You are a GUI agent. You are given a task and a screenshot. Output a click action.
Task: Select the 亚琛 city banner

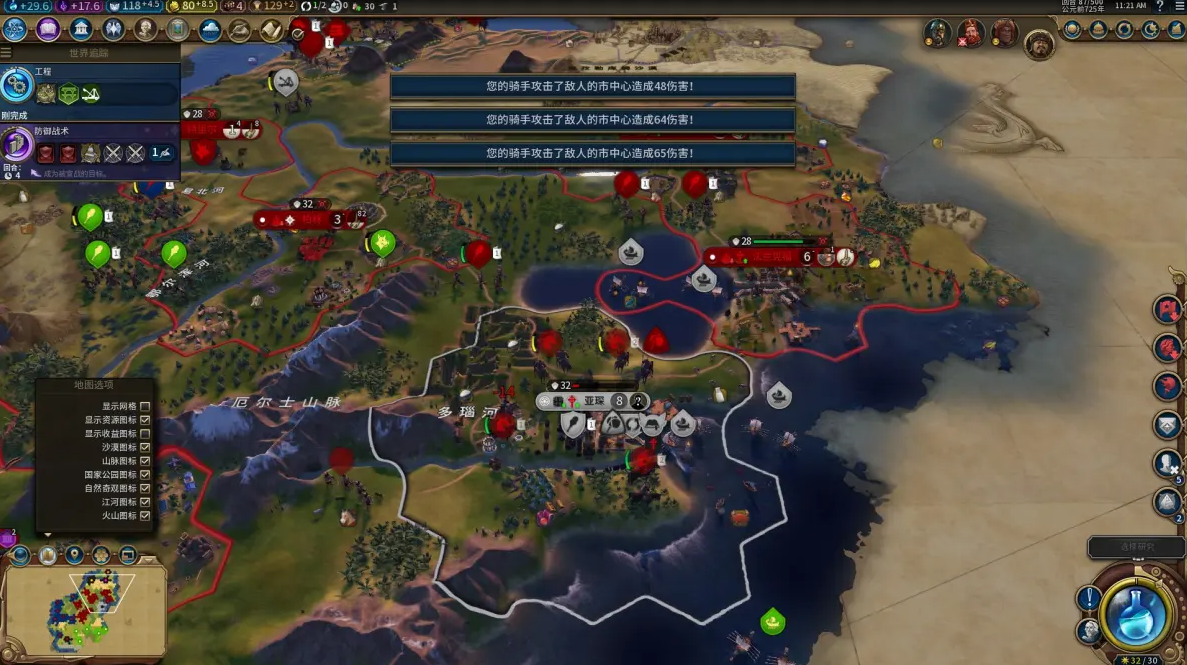(594, 401)
